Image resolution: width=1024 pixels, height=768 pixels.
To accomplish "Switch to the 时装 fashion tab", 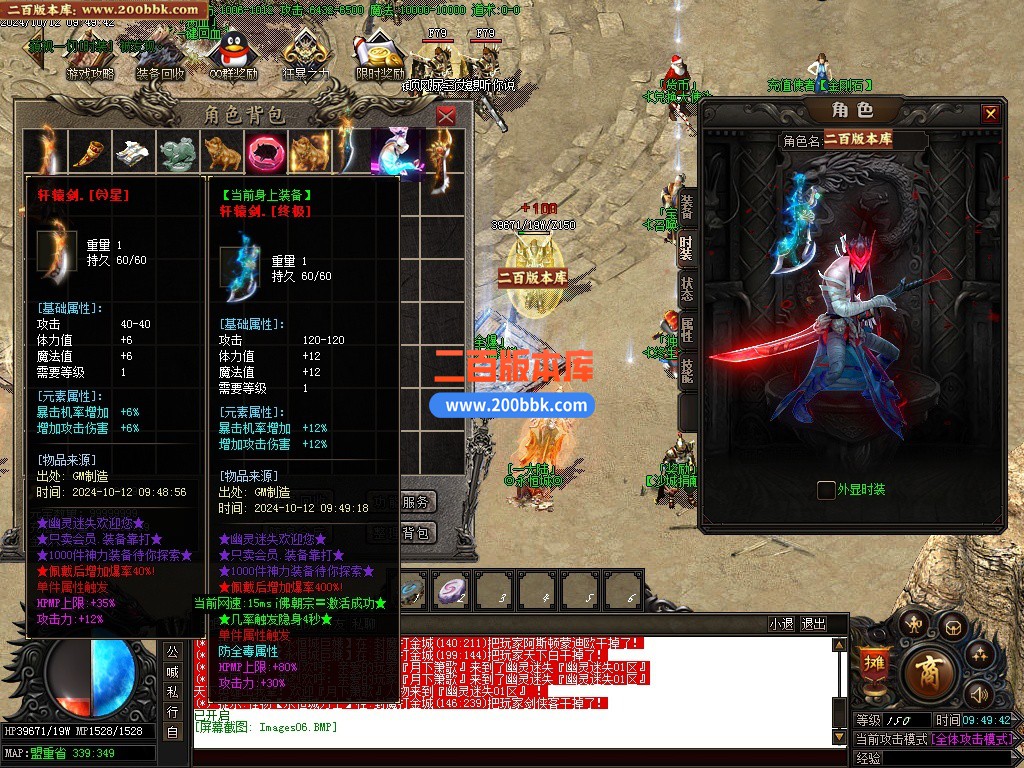I will 686,246.
